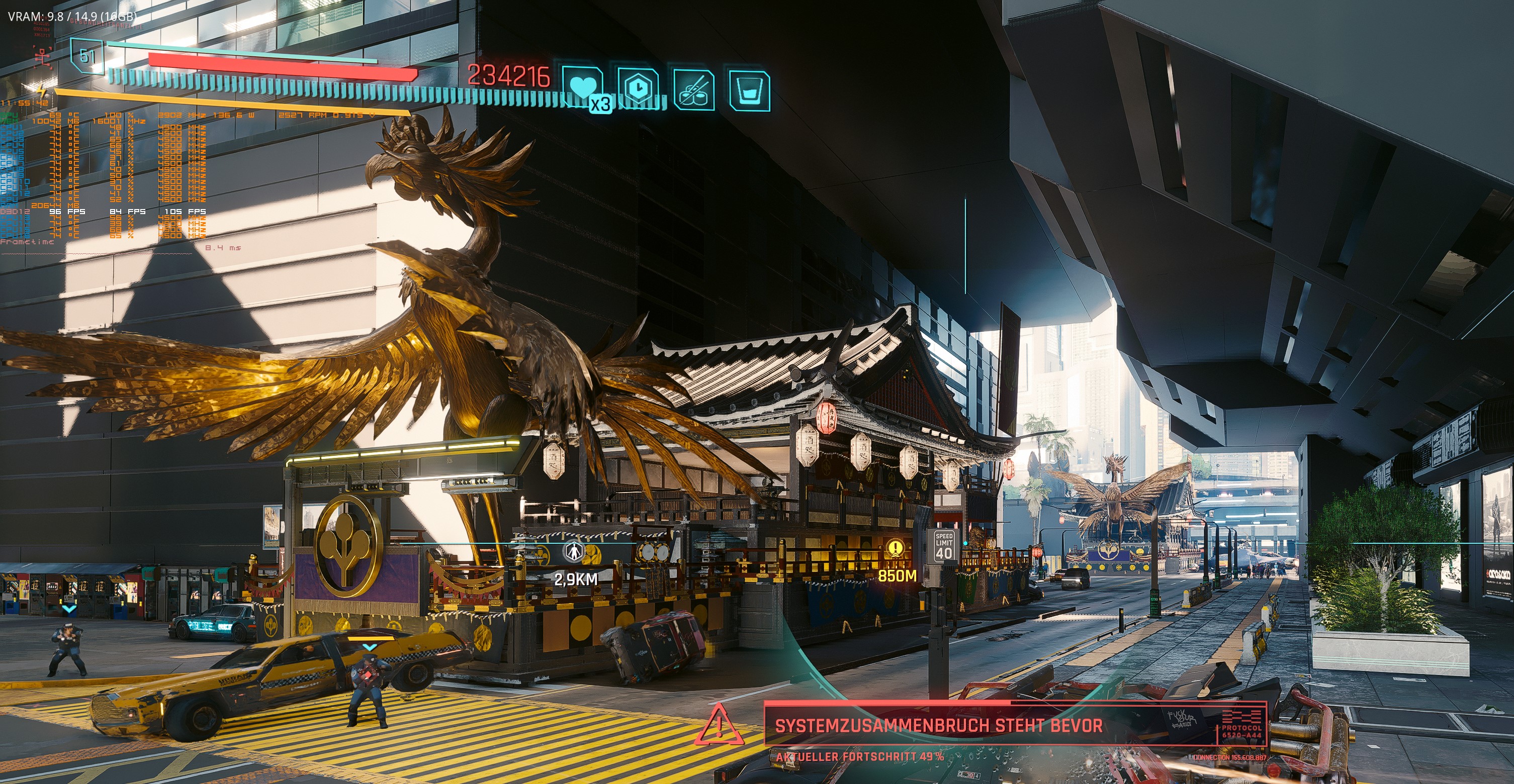
Task: Click the red warning triangle beside the alert
Action: point(720,725)
